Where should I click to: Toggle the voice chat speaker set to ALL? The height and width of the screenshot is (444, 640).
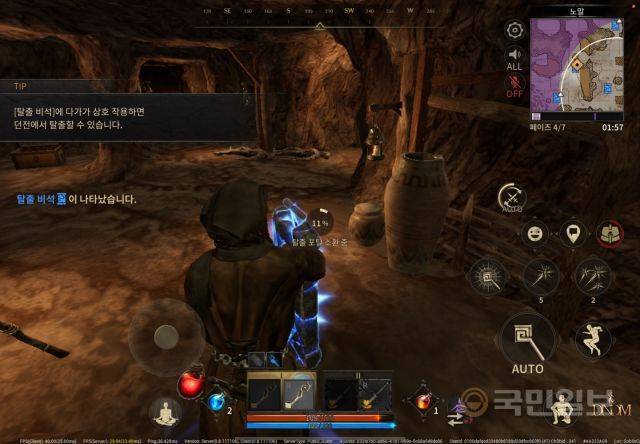[515, 58]
